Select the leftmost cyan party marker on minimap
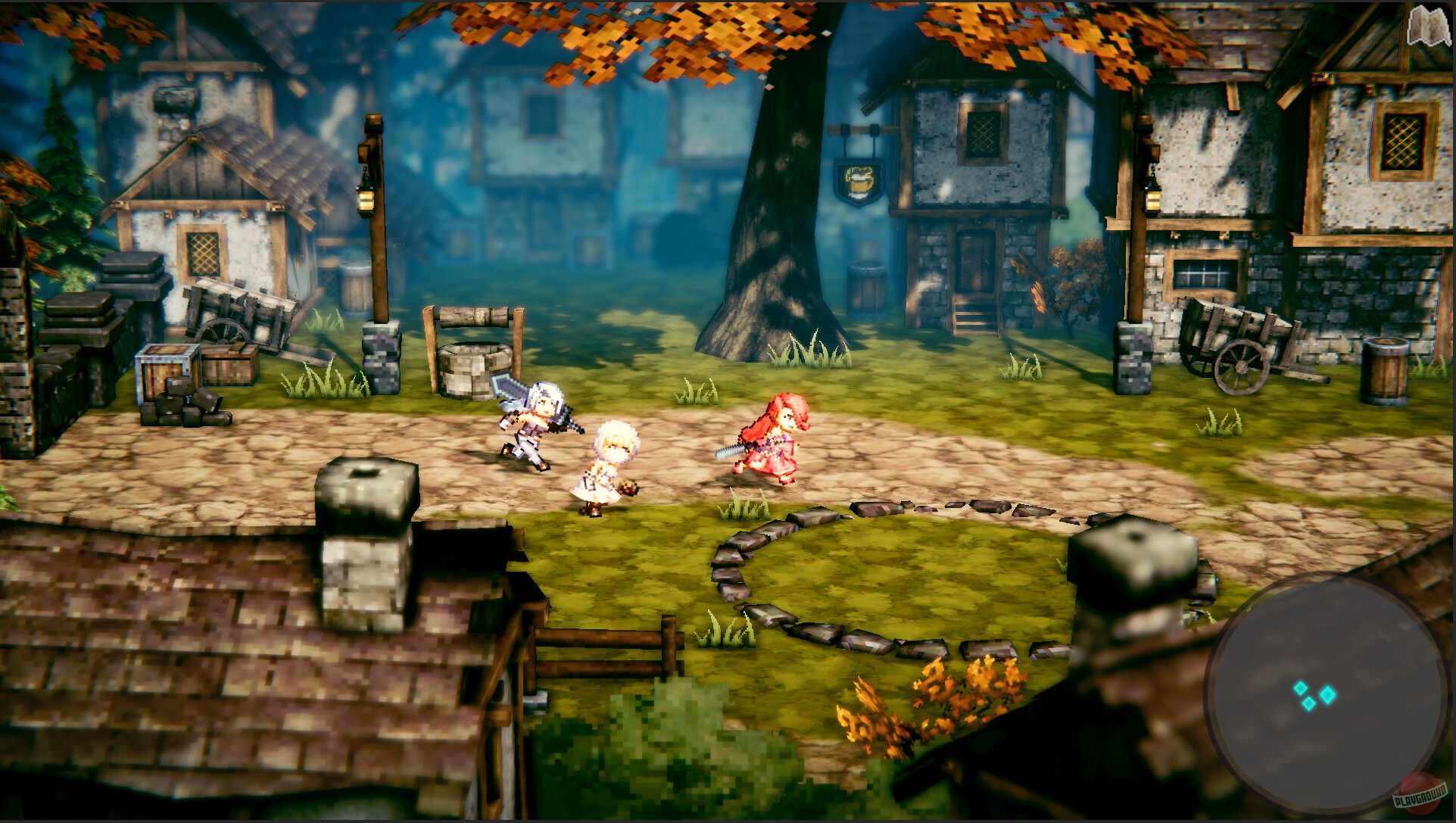 pyautogui.click(x=1301, y=688)
